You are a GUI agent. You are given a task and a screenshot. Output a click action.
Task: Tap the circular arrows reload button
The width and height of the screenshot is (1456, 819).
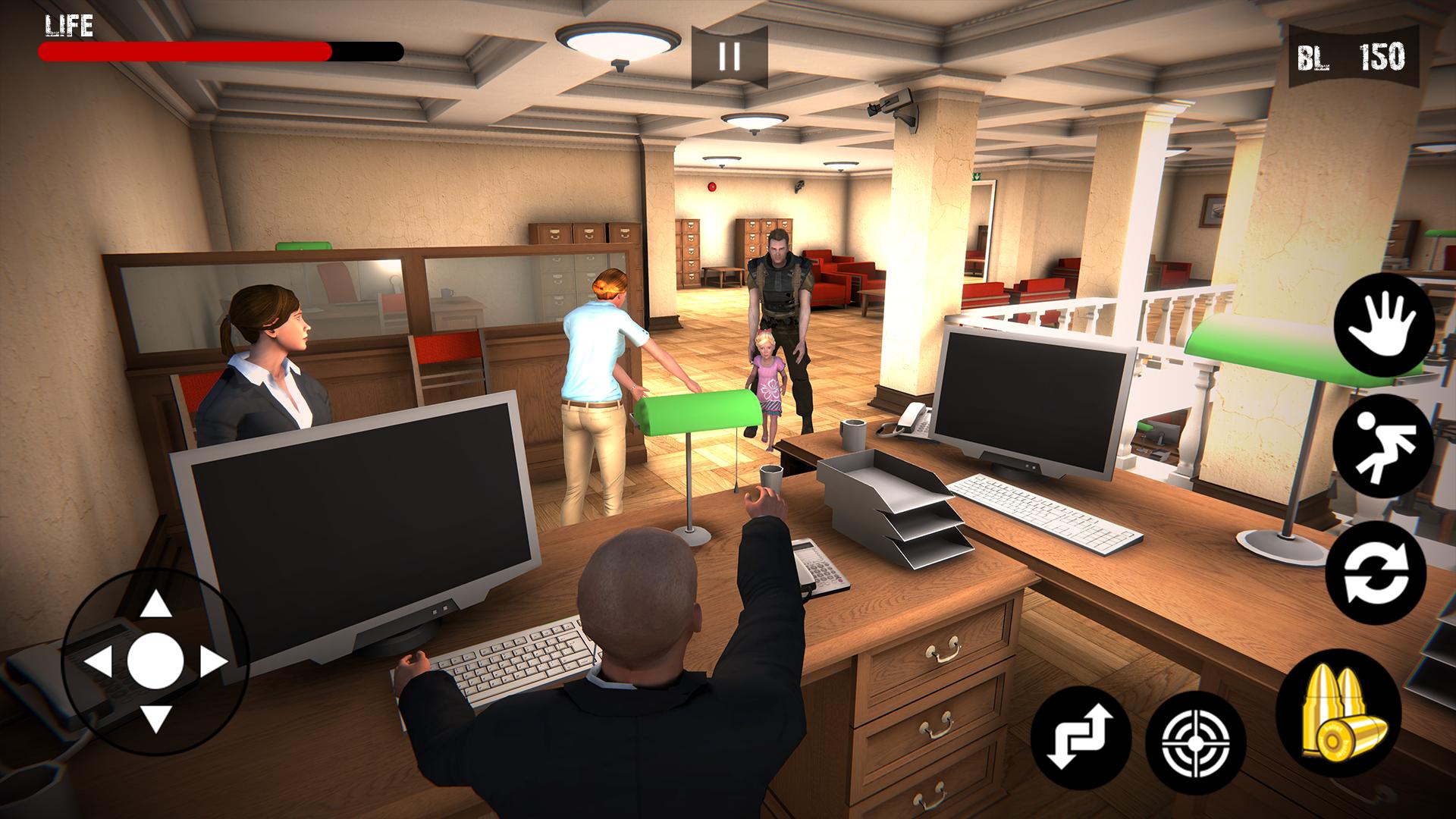(1376, 573)
